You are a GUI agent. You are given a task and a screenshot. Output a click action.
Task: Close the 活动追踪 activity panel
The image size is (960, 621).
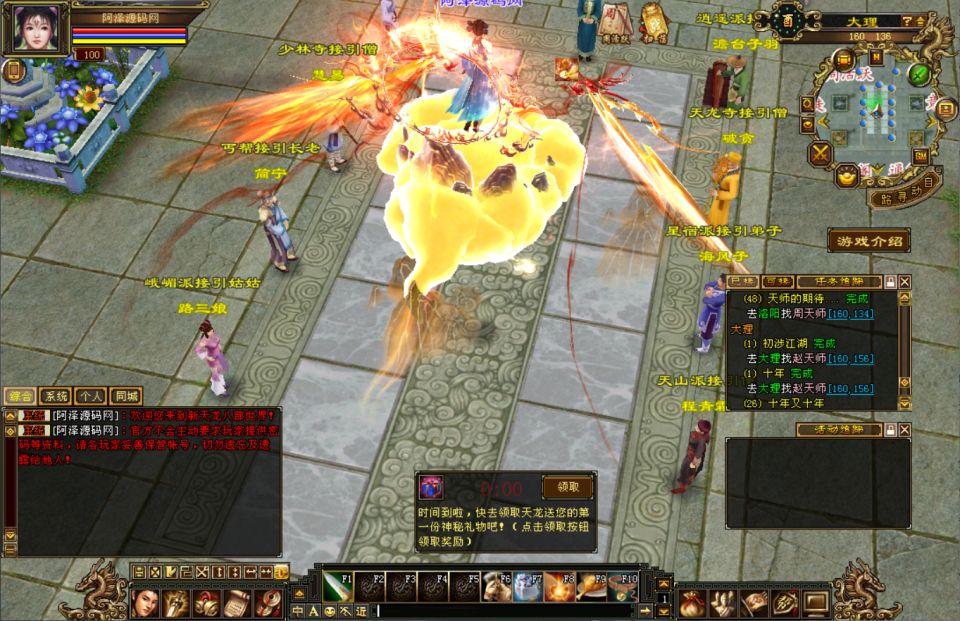(x=905, y=429)
